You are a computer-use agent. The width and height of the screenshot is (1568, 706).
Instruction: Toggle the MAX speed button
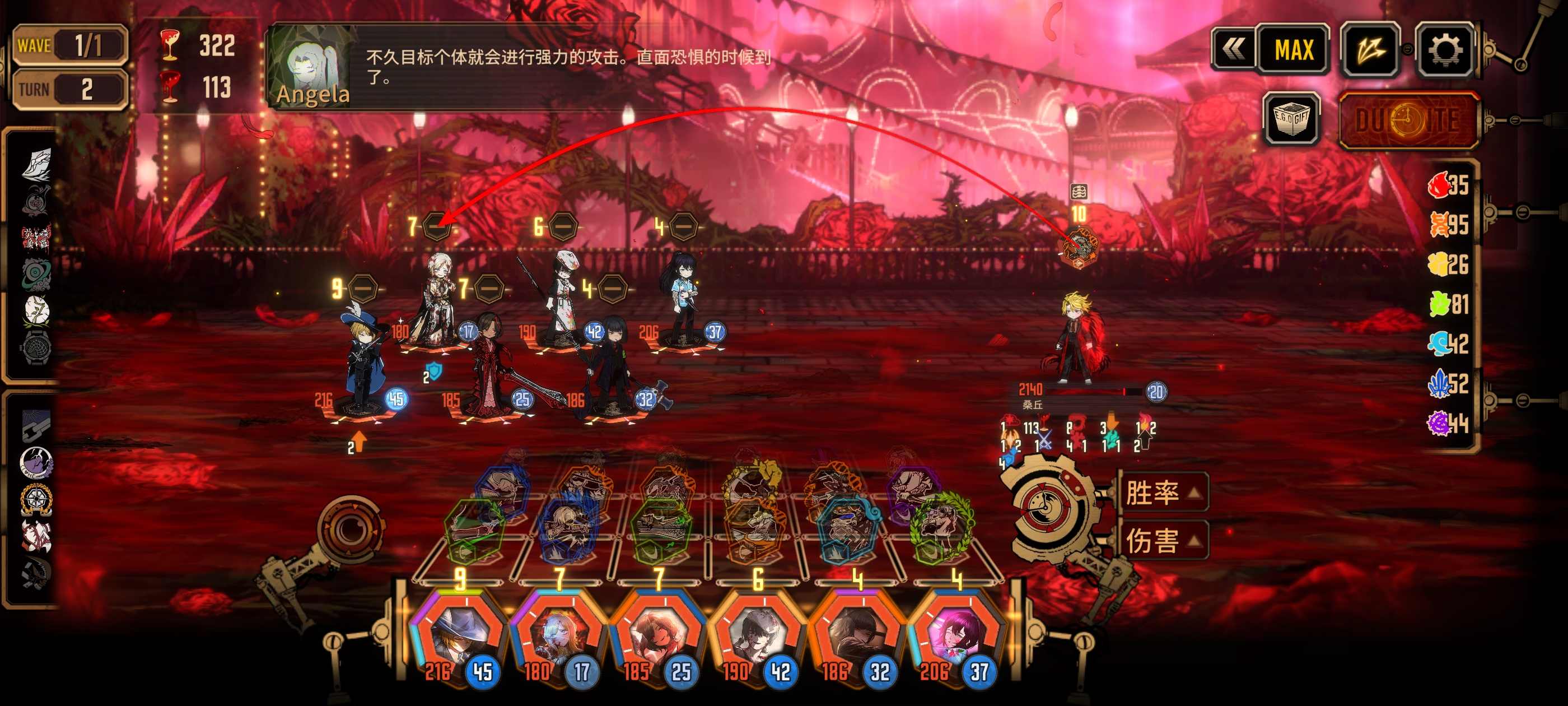[x=1294, y=49]
